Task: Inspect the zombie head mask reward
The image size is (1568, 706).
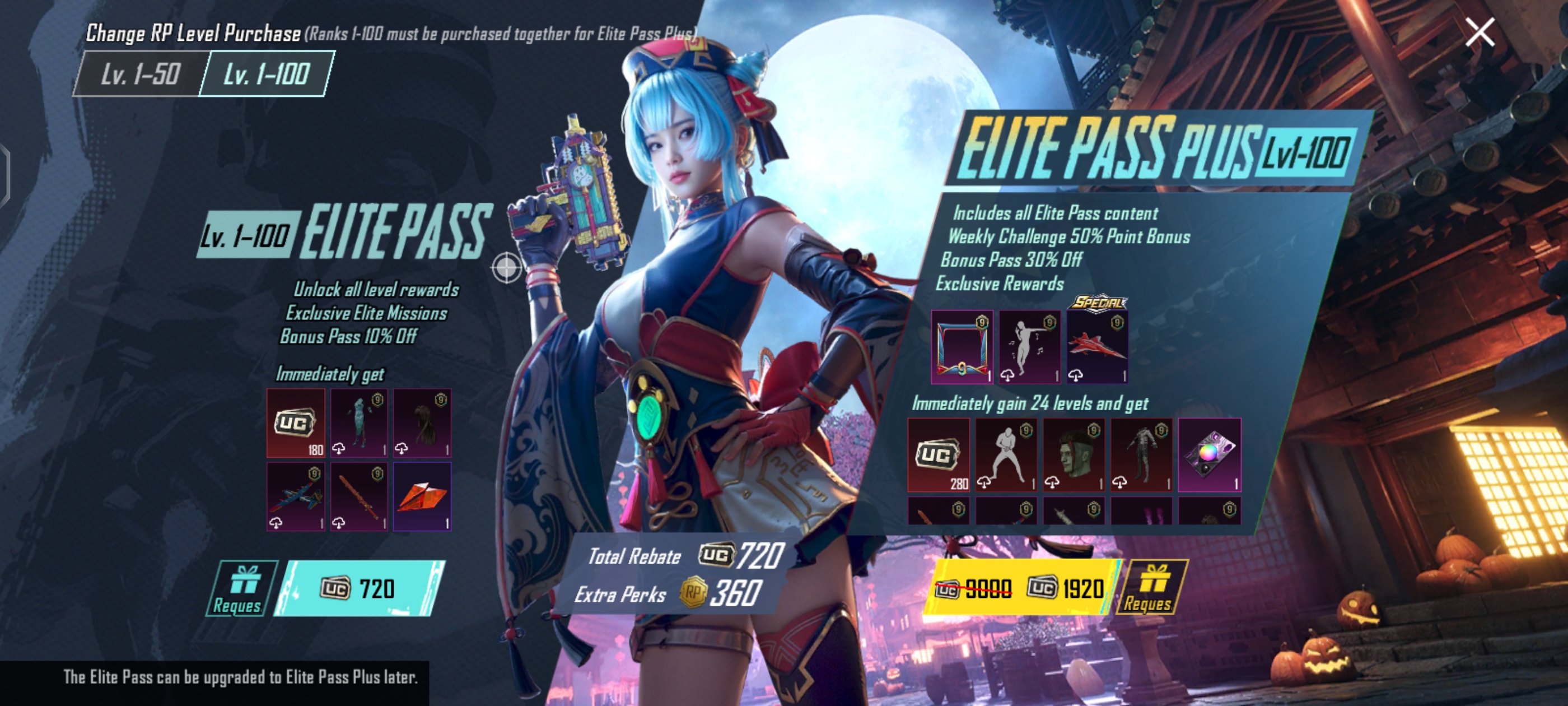Action: (1074, 455)
